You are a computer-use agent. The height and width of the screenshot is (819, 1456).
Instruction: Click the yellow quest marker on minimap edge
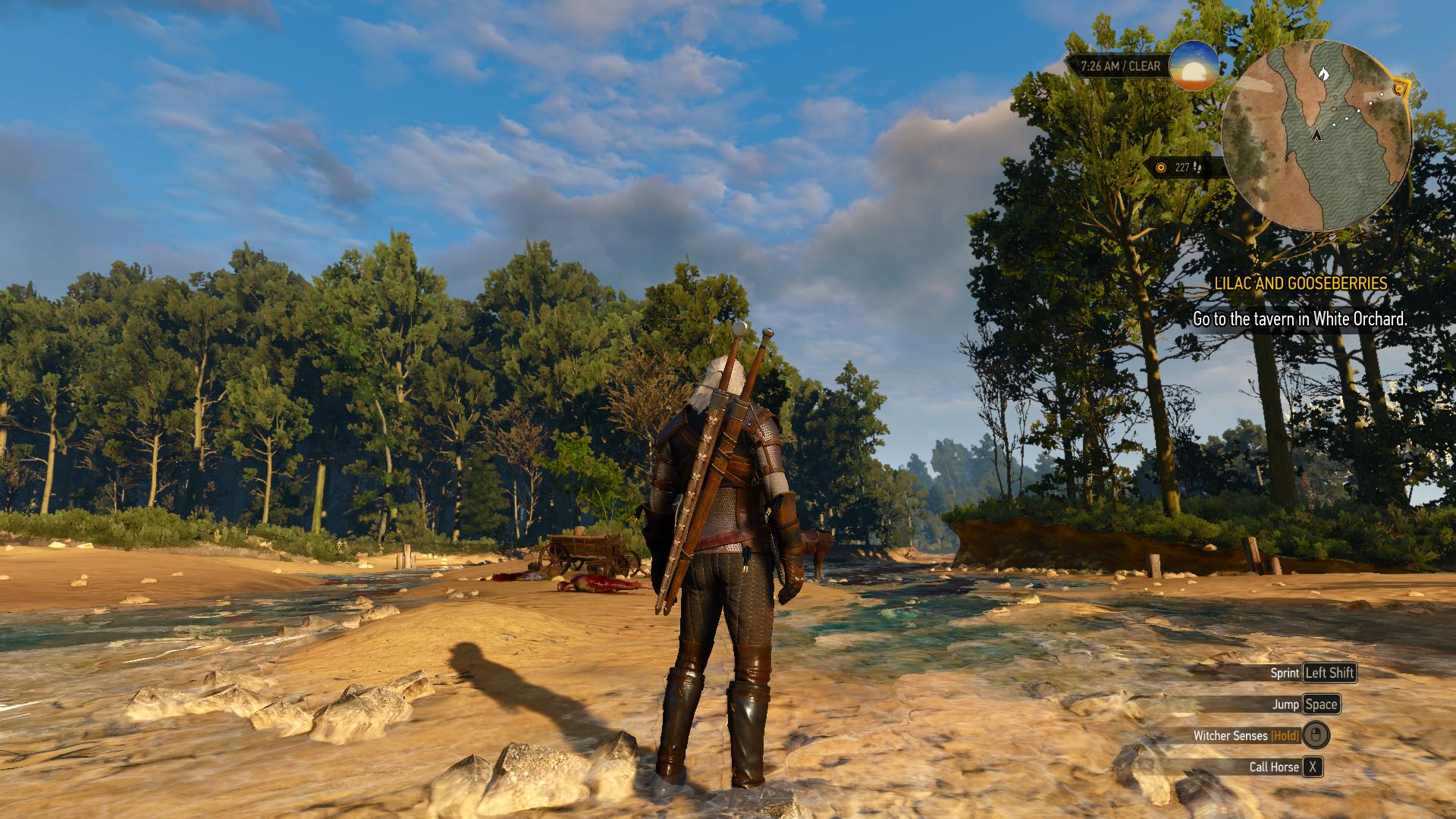tap(1399, 89)
